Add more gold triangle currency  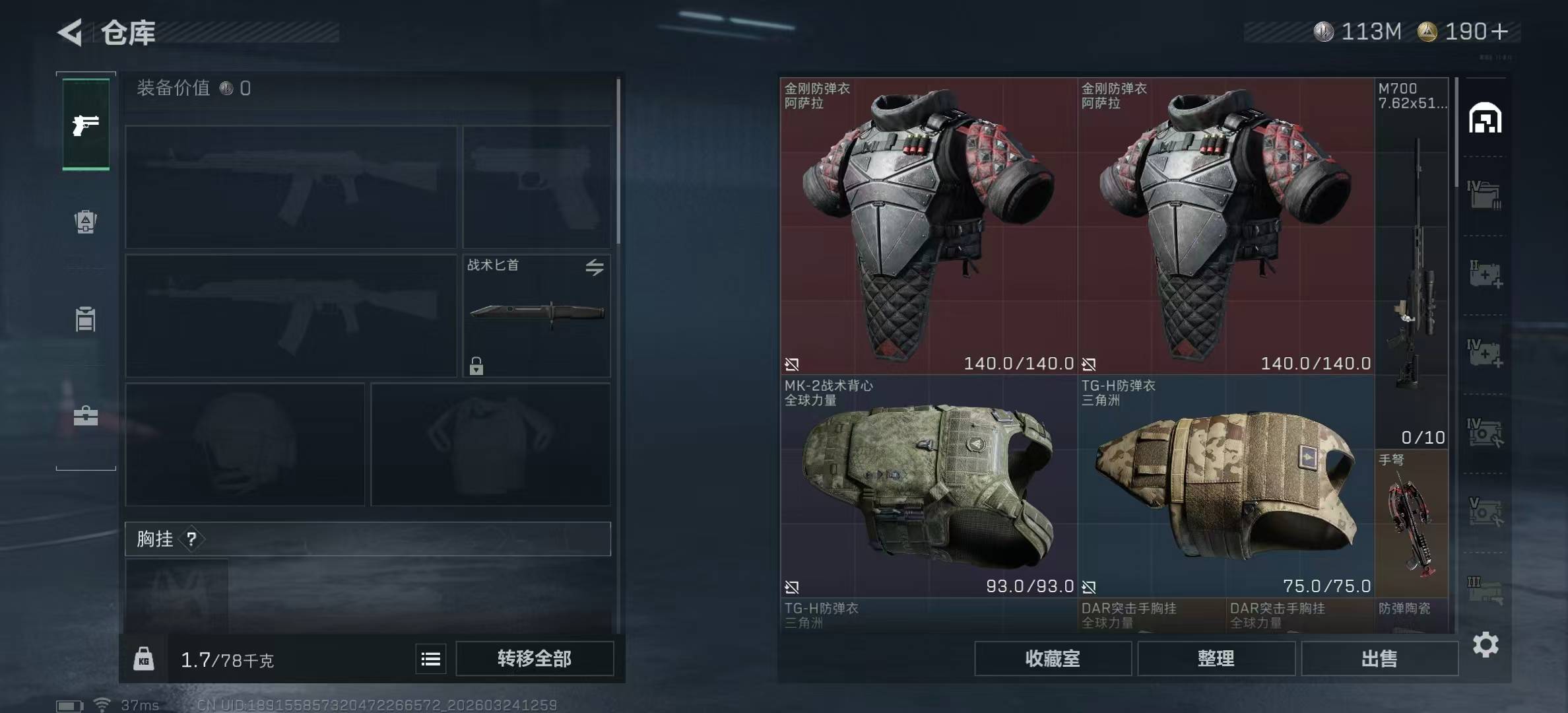click(1499, 32)
